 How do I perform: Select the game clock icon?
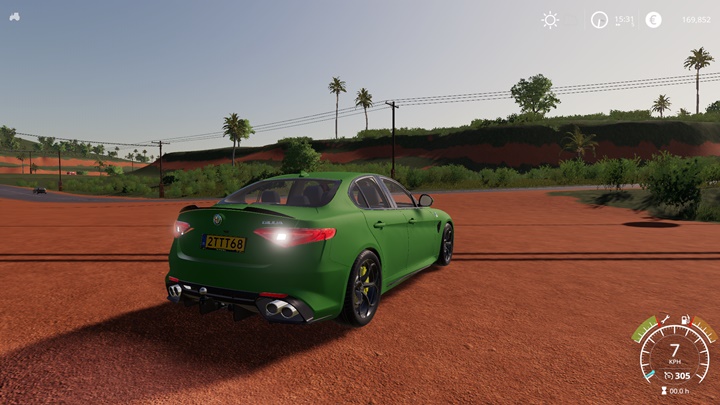tap(599, 19)
